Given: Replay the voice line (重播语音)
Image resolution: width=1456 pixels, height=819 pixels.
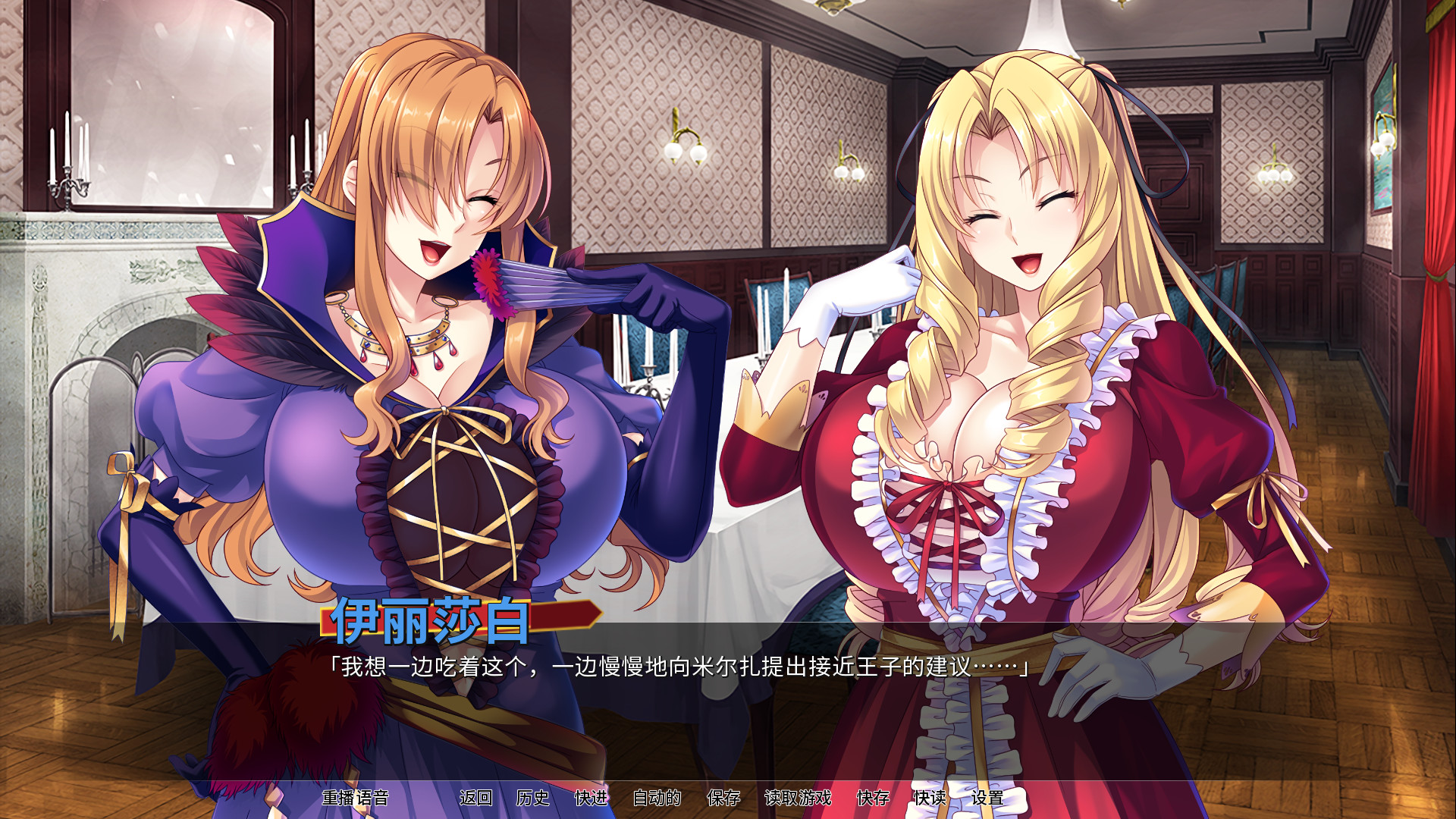Looking at the screenshot, I should pyautogui.click(x=355, y=798).
